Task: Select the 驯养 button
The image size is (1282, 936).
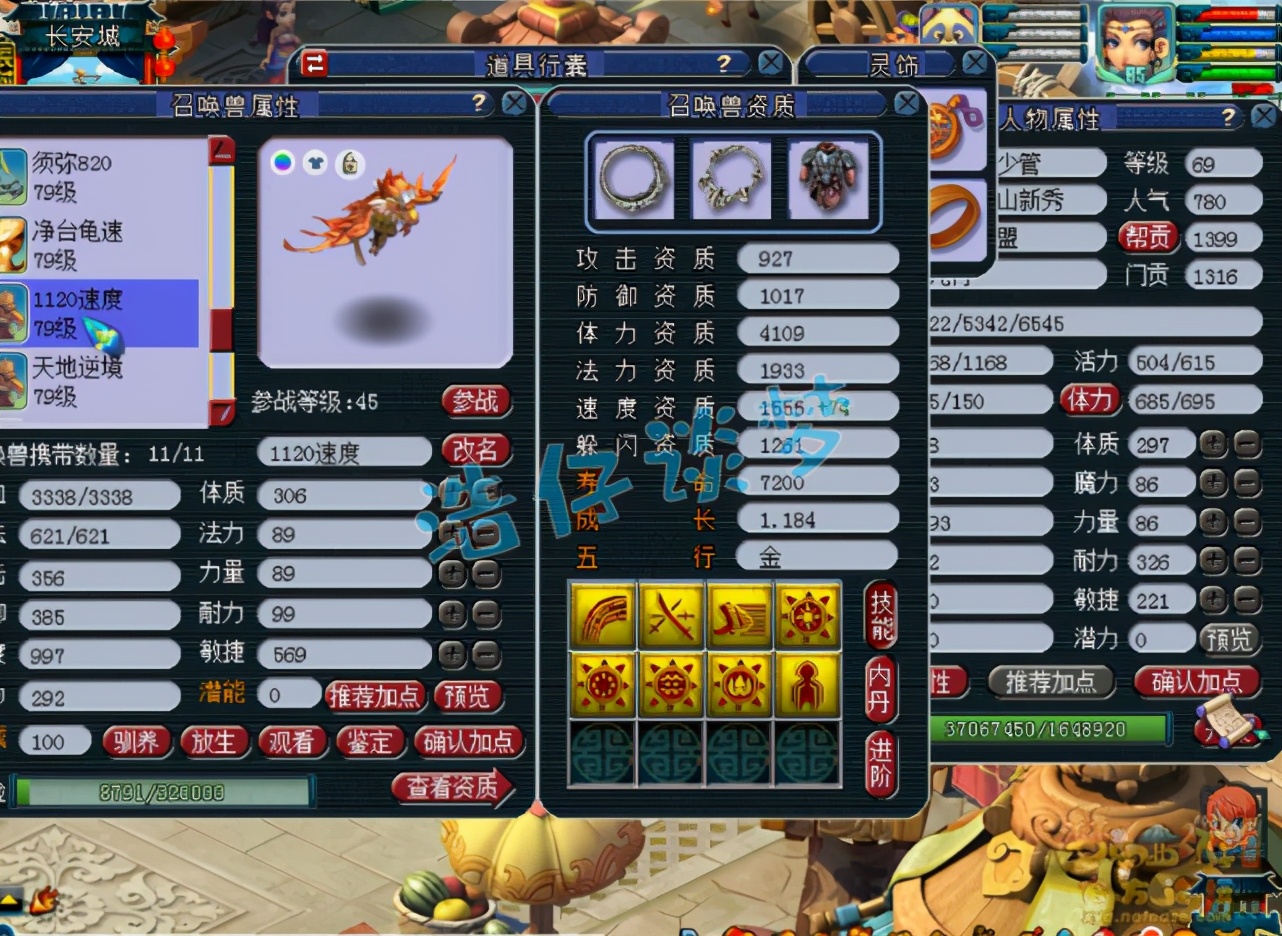Action: (x=137, y=741)
